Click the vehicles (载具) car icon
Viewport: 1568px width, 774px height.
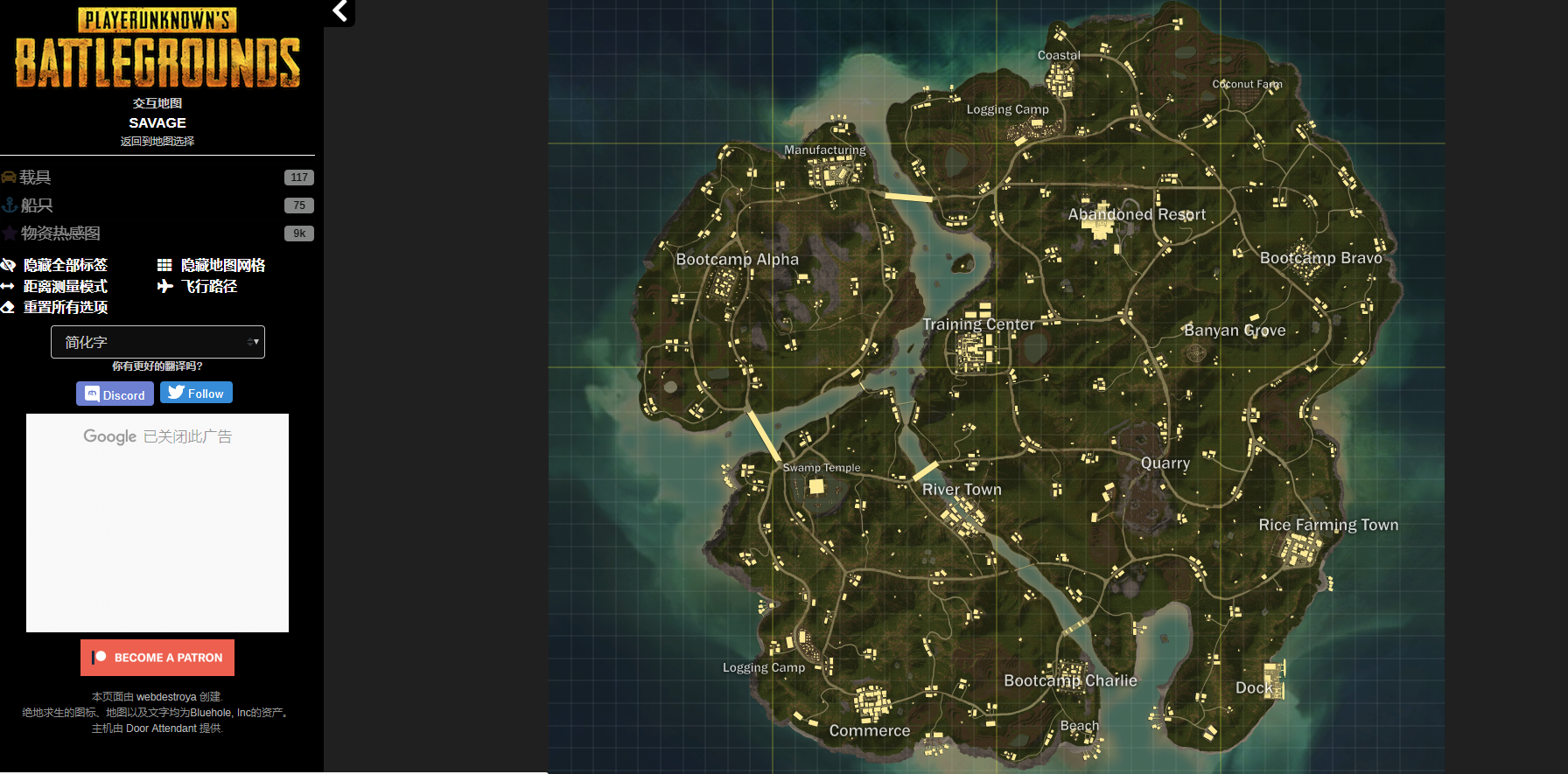coord(9,177)
